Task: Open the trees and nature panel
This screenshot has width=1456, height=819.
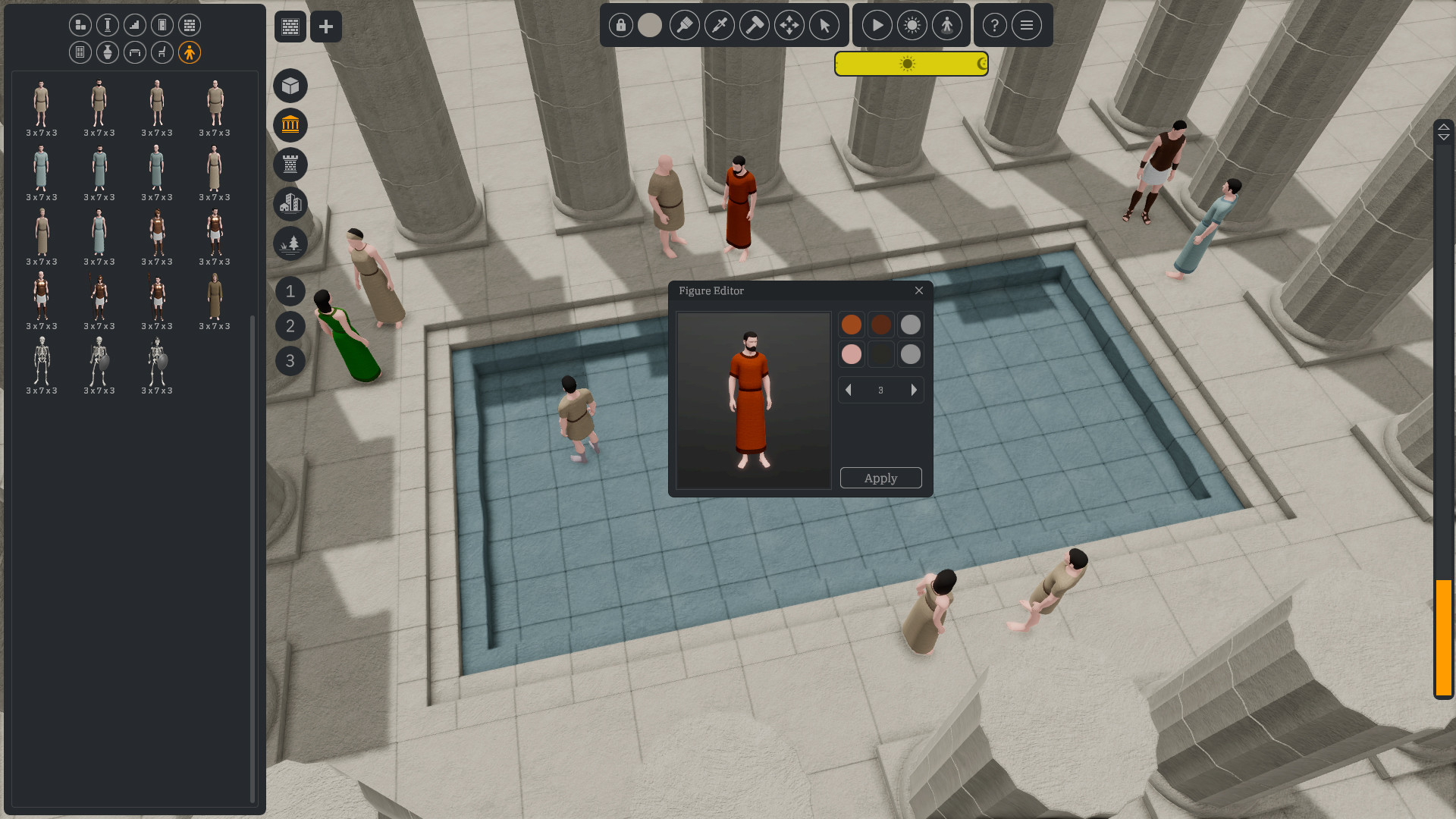Action: click(290, 243)
